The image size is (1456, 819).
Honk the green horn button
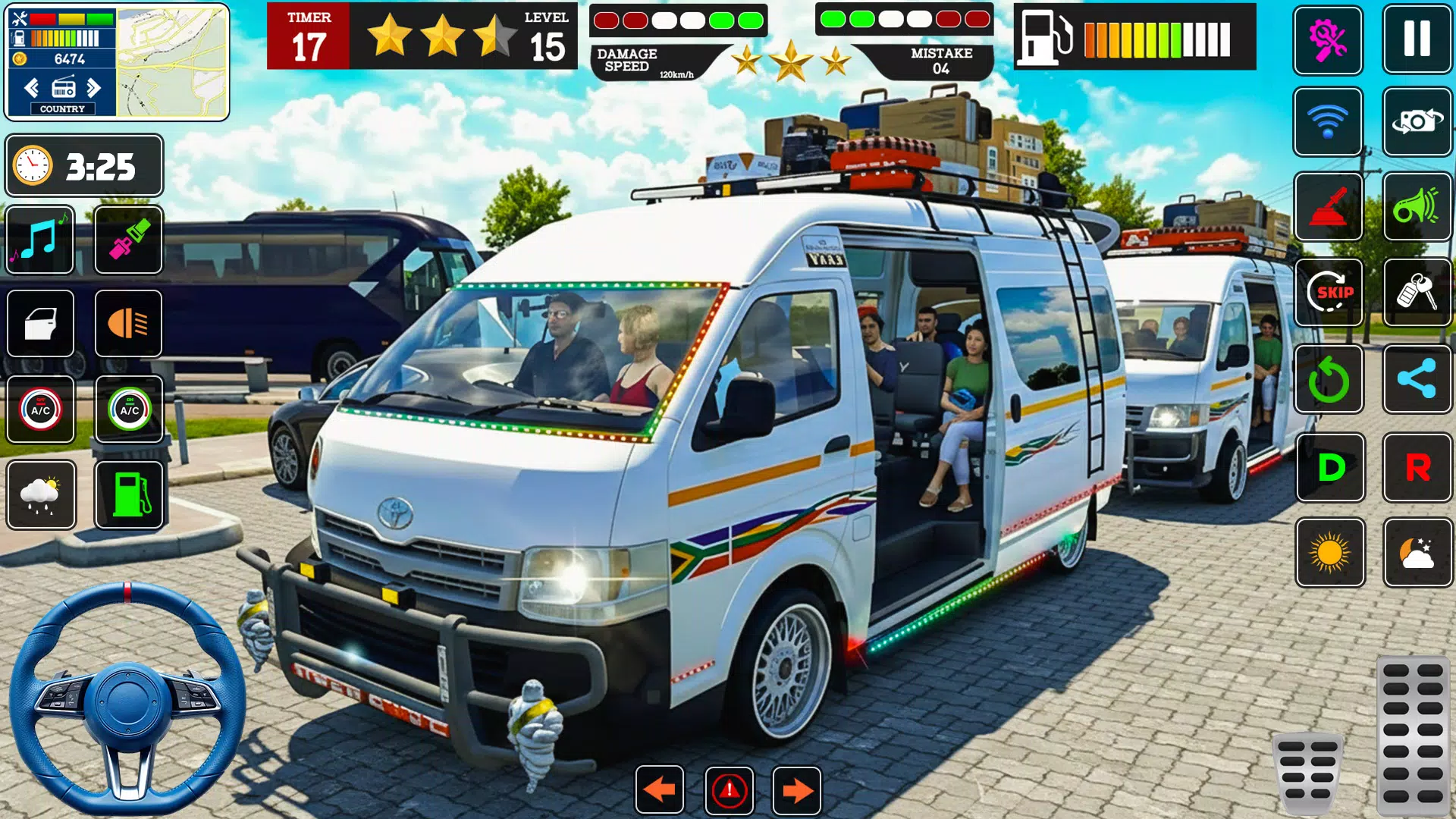coord(1417,206)
